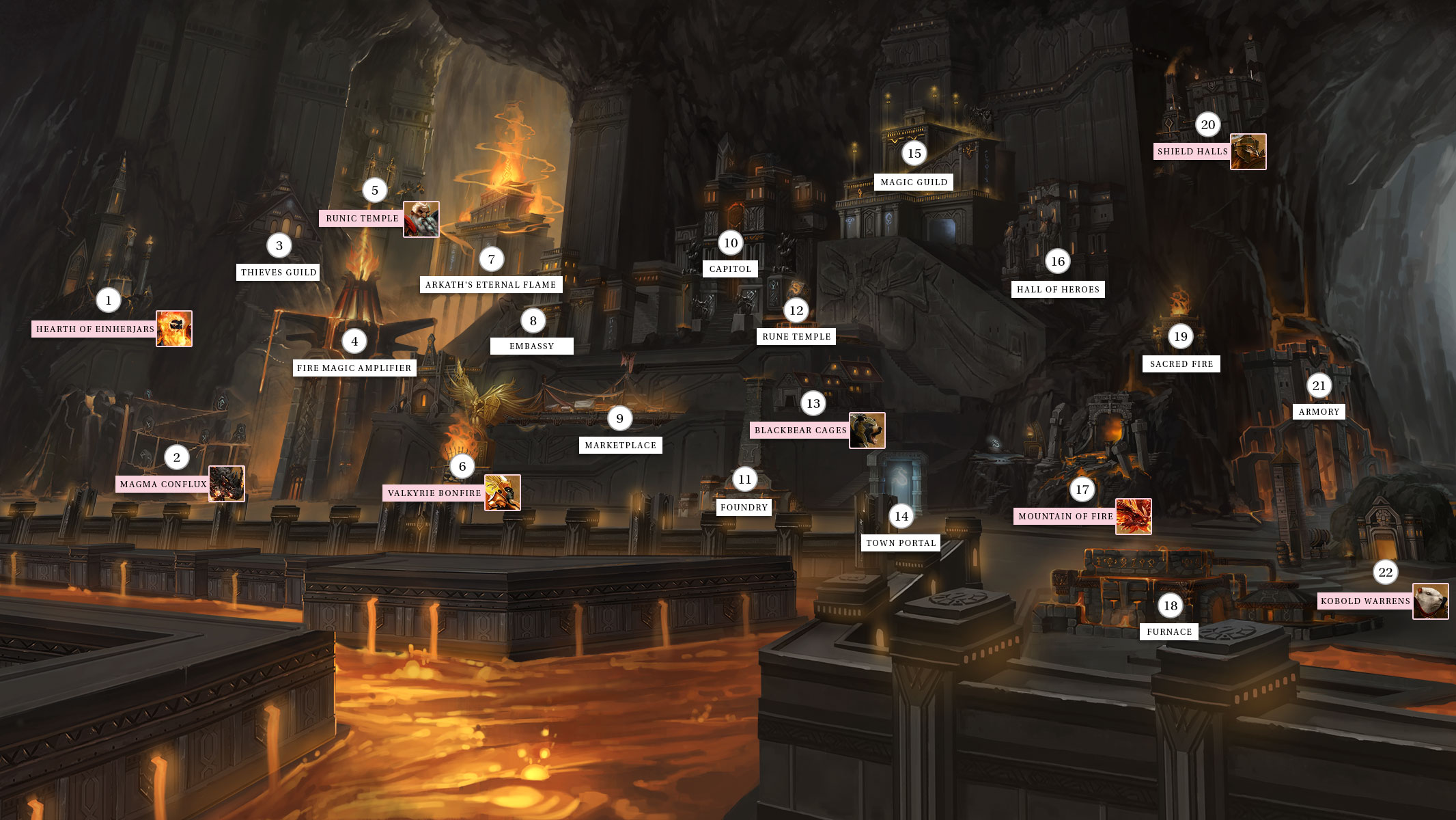This screenshot has width=1456, height=820.
Task: Open the Magma Conflux building label
Action: (163, 484)
